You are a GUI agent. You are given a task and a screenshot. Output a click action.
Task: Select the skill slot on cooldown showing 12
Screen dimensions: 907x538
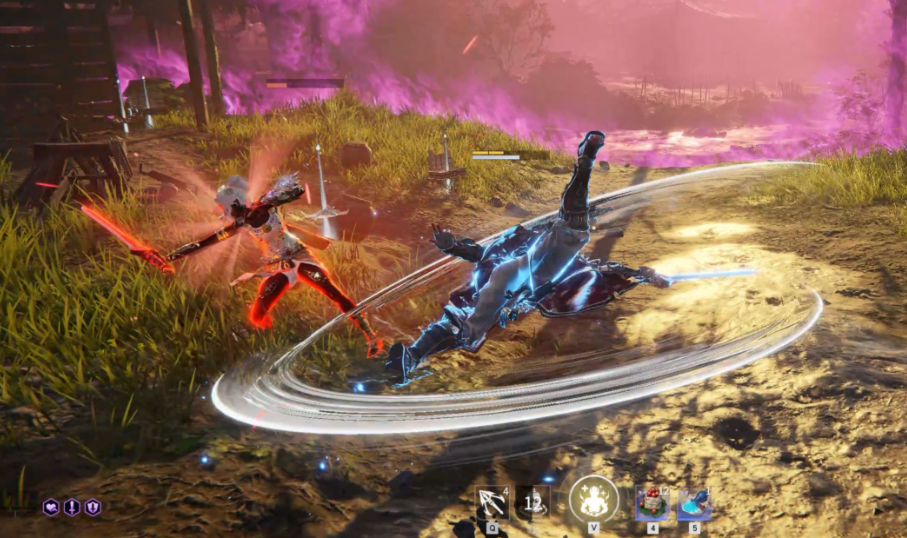[533, 502]
